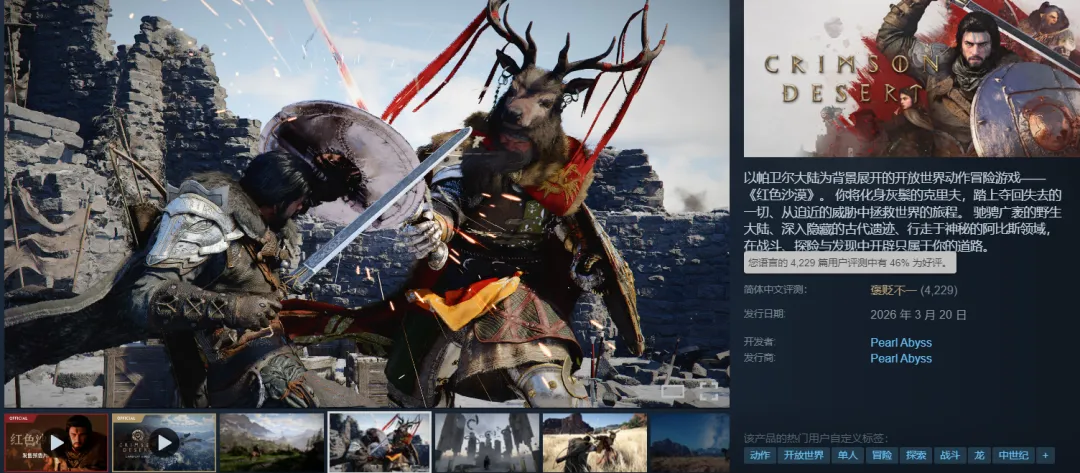
Task: Click the plus button to add a tag
Action: coord(1045,455)
